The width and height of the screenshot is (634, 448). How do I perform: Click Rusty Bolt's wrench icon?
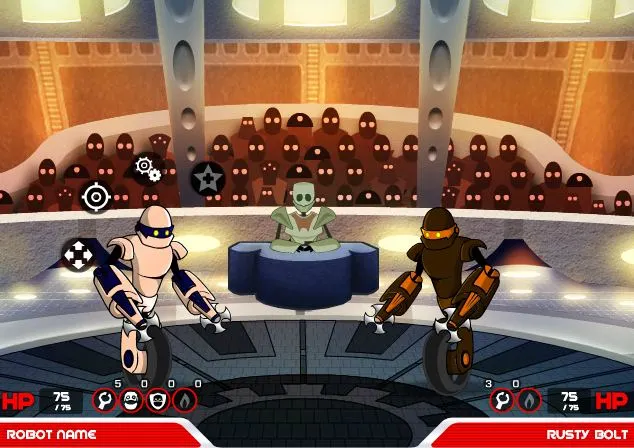pos(501,401)
